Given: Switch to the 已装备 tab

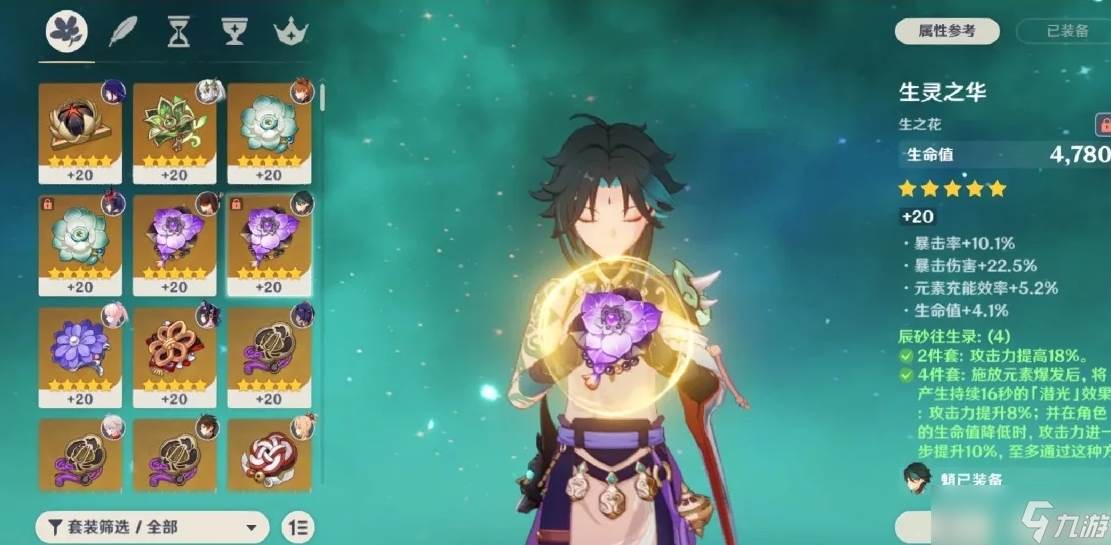Looking at the screenshot, I should click(x=1066, y=31).
